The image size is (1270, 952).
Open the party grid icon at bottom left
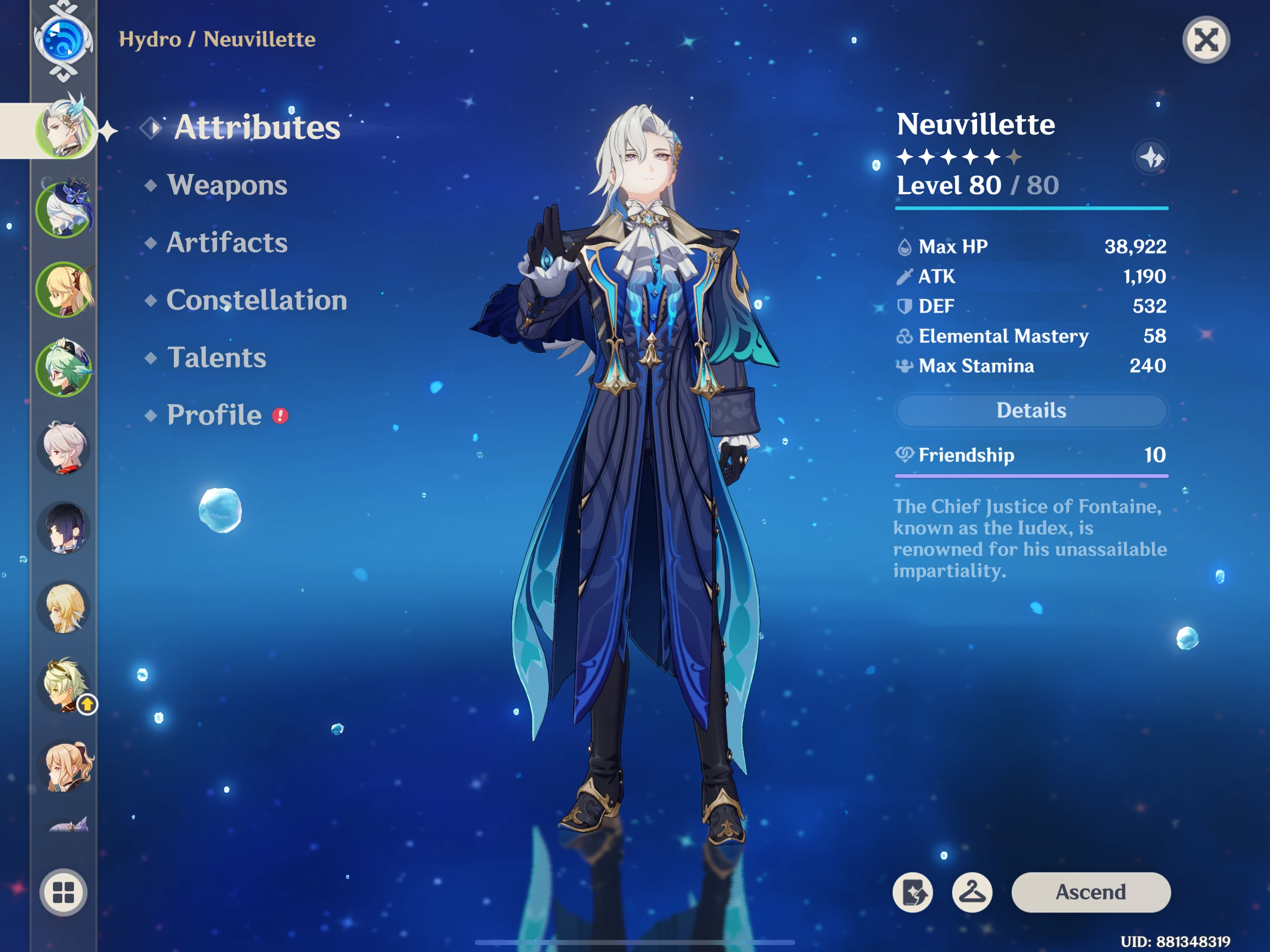63,892
